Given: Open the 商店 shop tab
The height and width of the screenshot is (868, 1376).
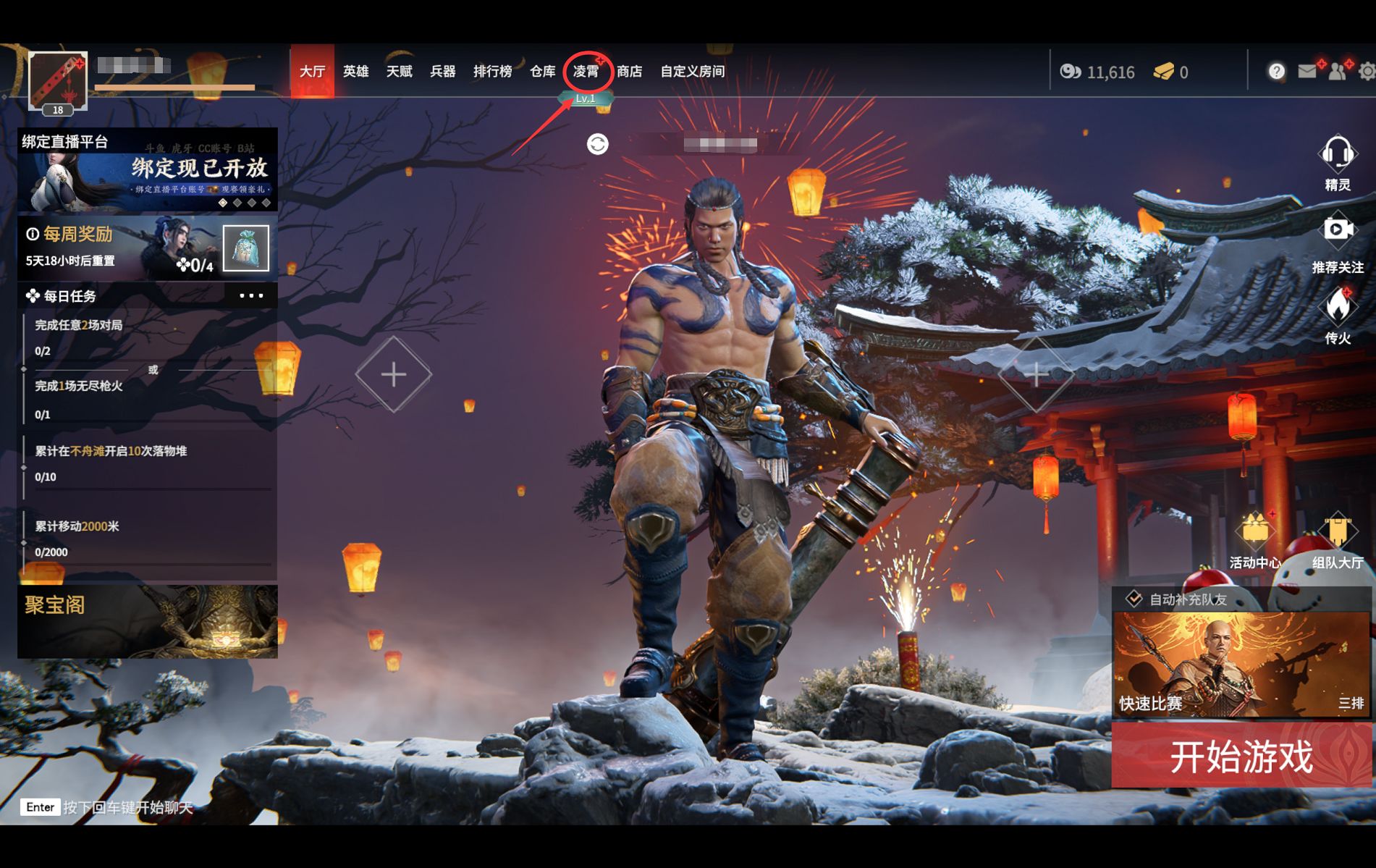Looking at the screenshot, I should pyautogui.click(x=629, y=72).
